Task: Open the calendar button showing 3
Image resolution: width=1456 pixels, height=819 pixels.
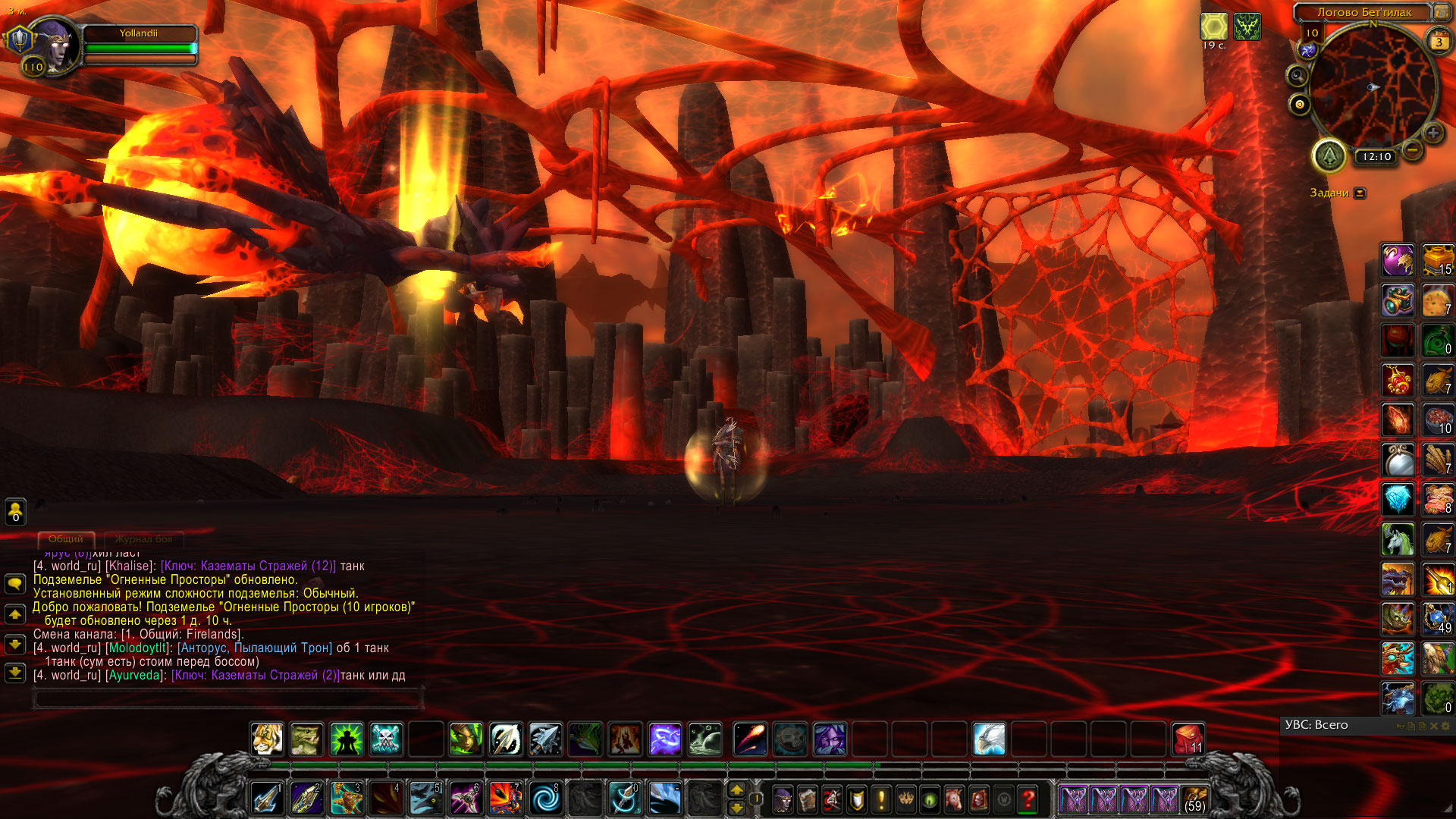Action: coord(1439,42)
